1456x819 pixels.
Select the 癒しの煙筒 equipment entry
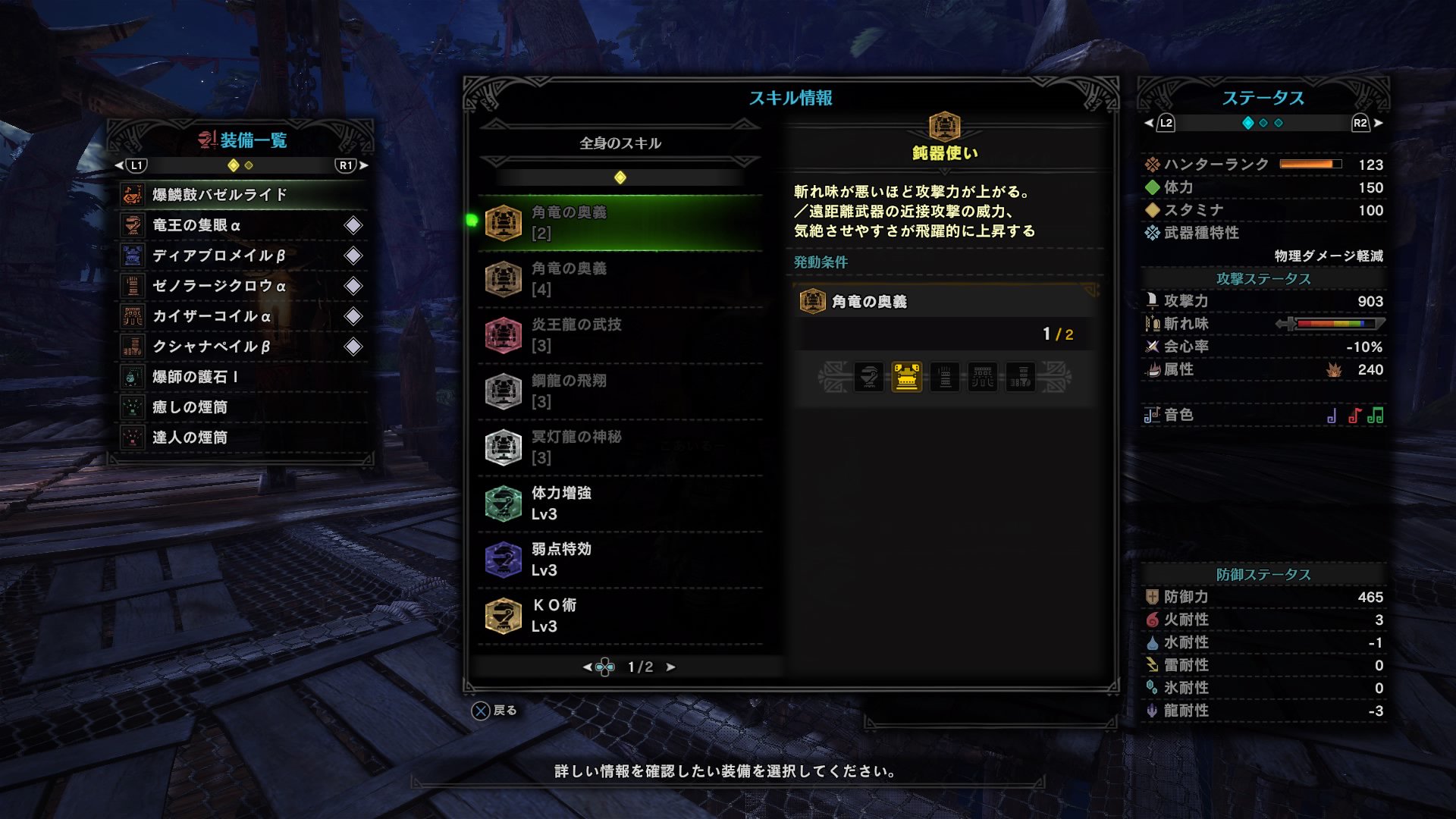[133, 407]
